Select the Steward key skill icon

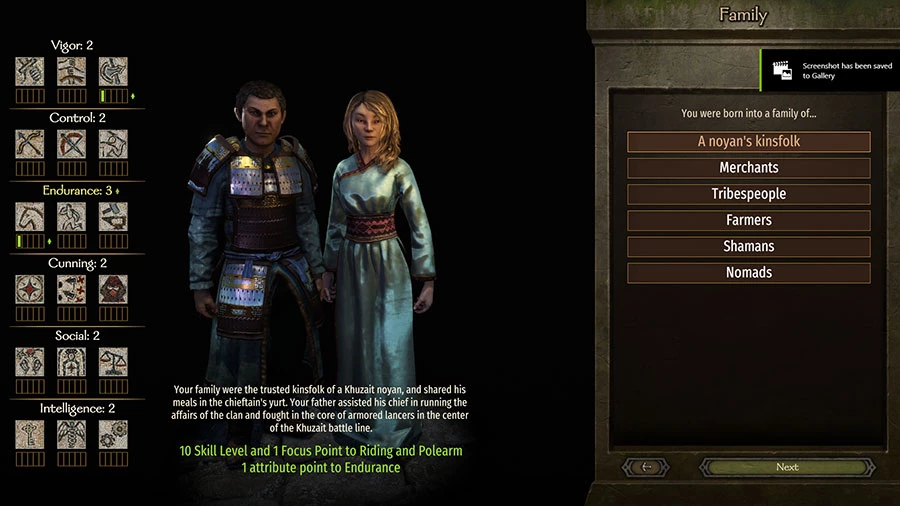[30, 434]
